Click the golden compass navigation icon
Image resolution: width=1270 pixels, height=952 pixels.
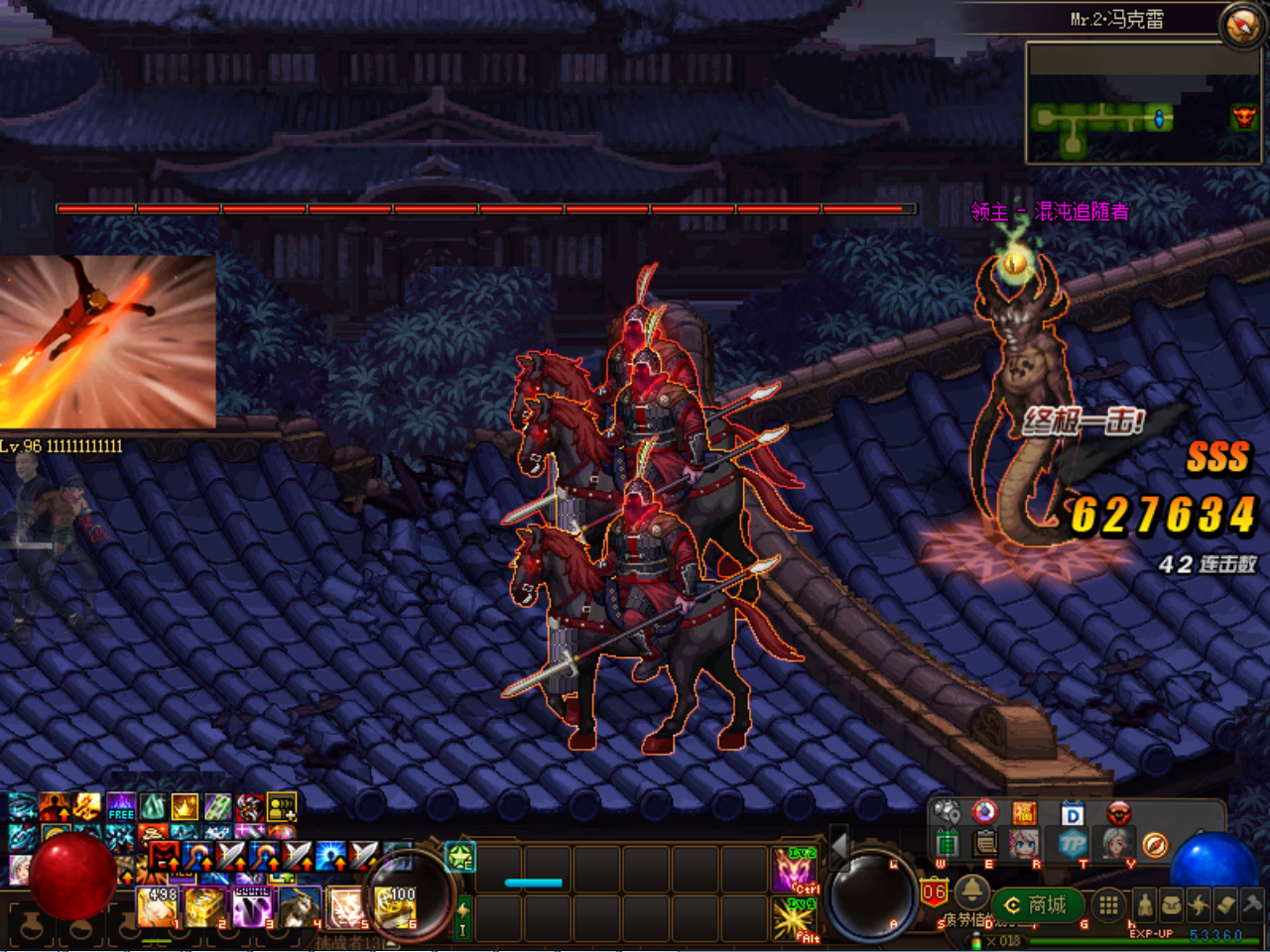click(1155, 845)
